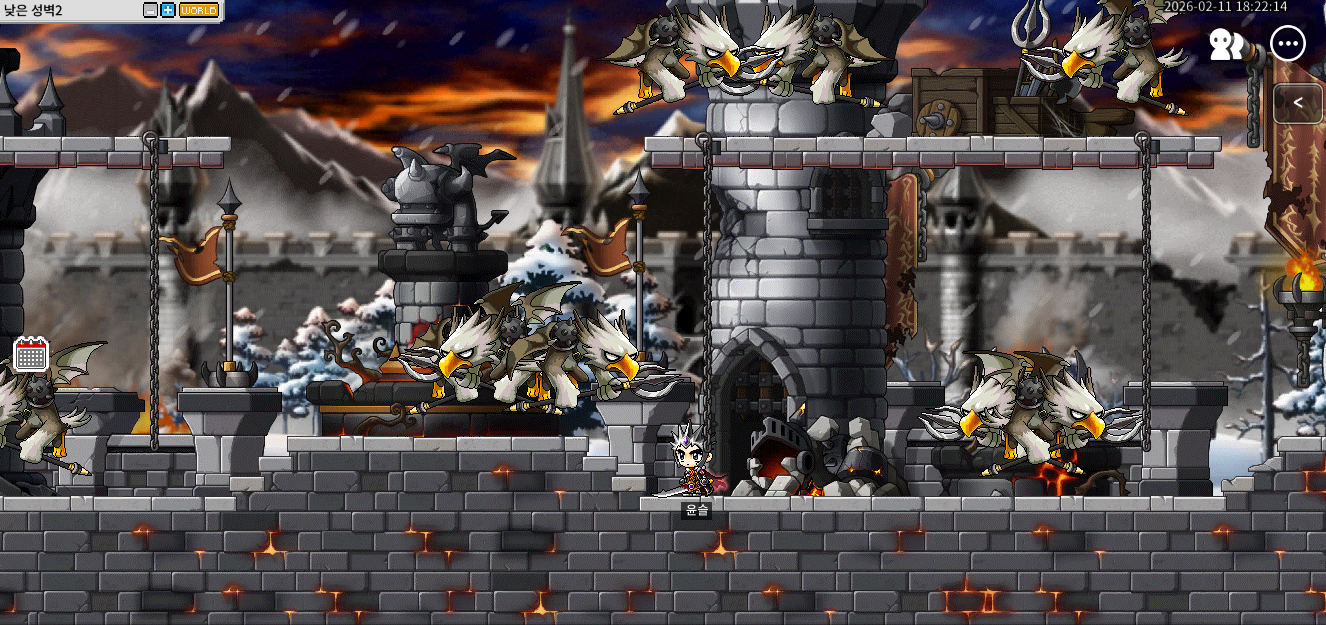
Task: Open the calendar event icon
Action: [31, 355]
